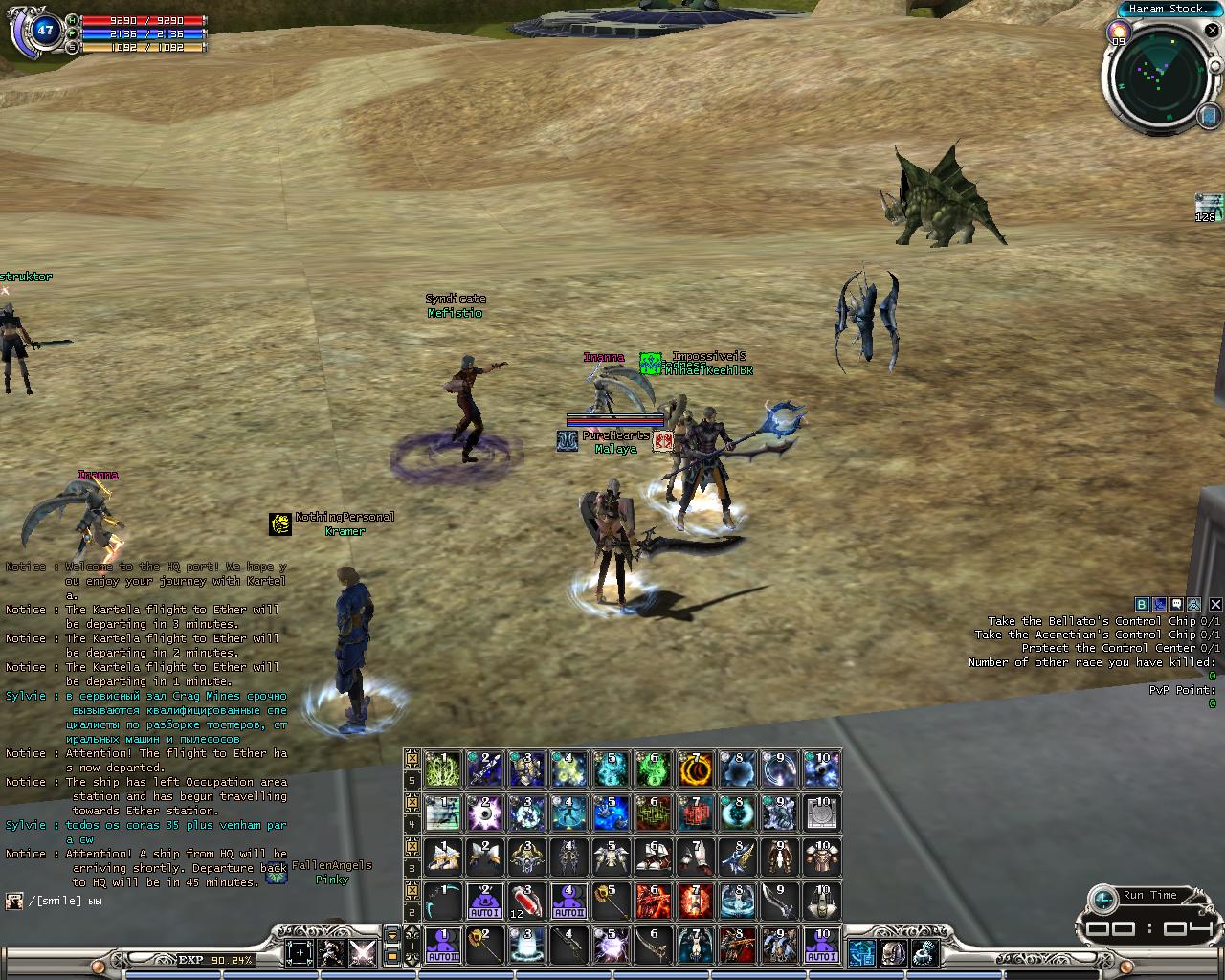Cast the purple eyeball skill
The image size is (1225, 980).
[484, 813]
